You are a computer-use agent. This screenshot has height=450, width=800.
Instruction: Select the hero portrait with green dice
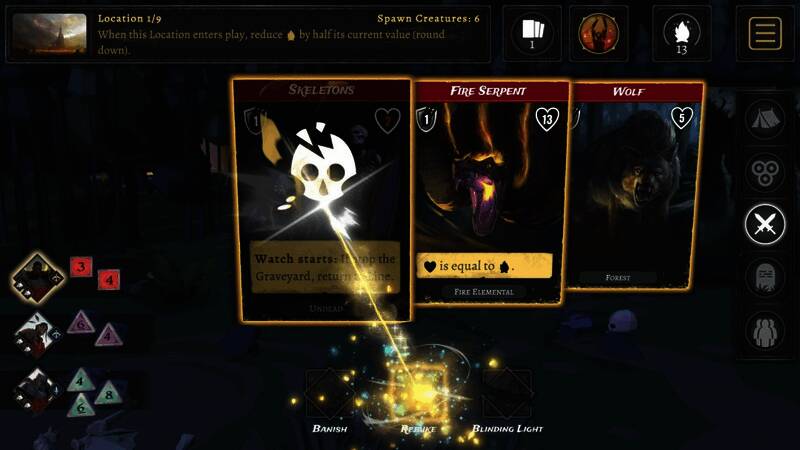[x=39, y=388]
